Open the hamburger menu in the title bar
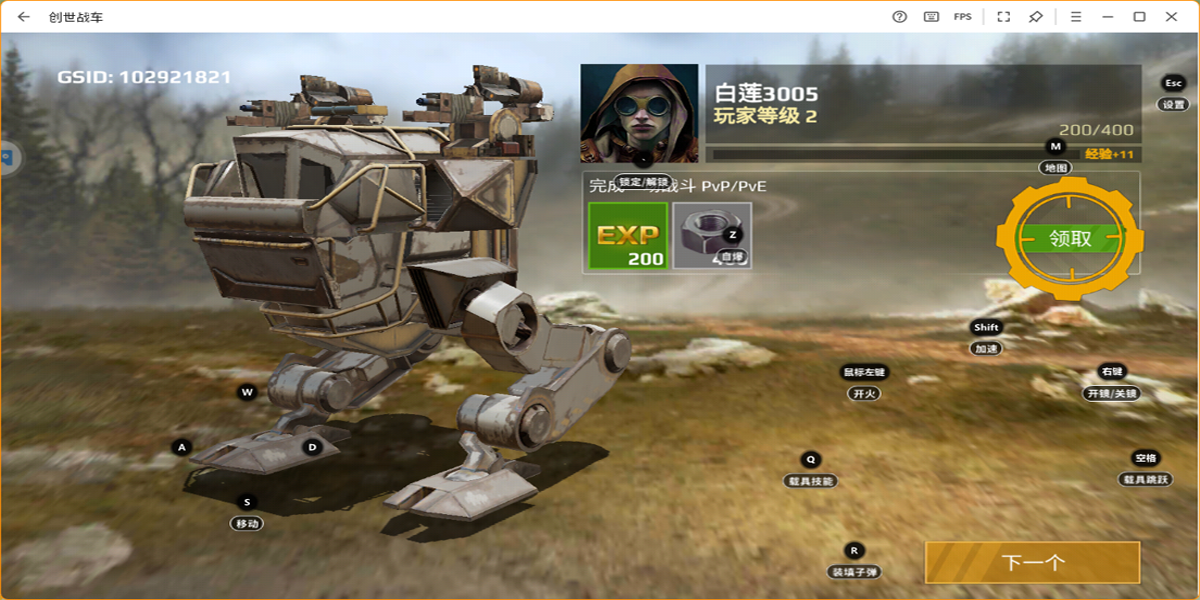 [1076, 17]
